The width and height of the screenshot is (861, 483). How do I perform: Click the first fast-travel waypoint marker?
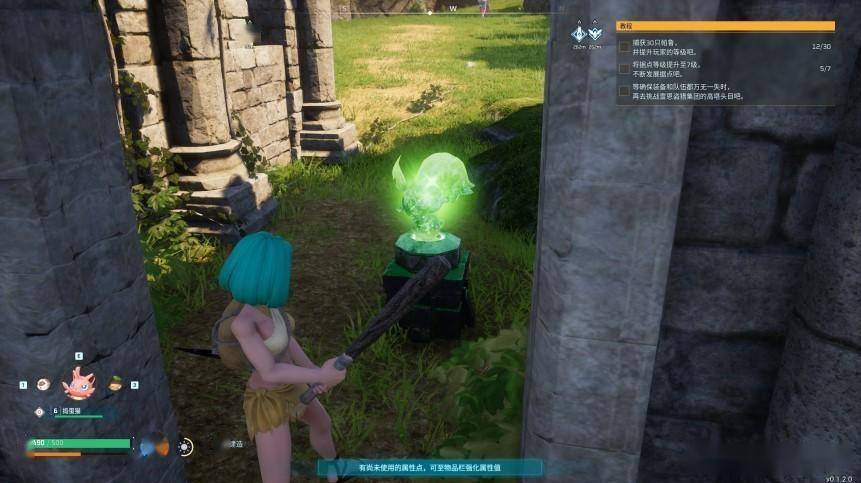(x=578, y=33)
